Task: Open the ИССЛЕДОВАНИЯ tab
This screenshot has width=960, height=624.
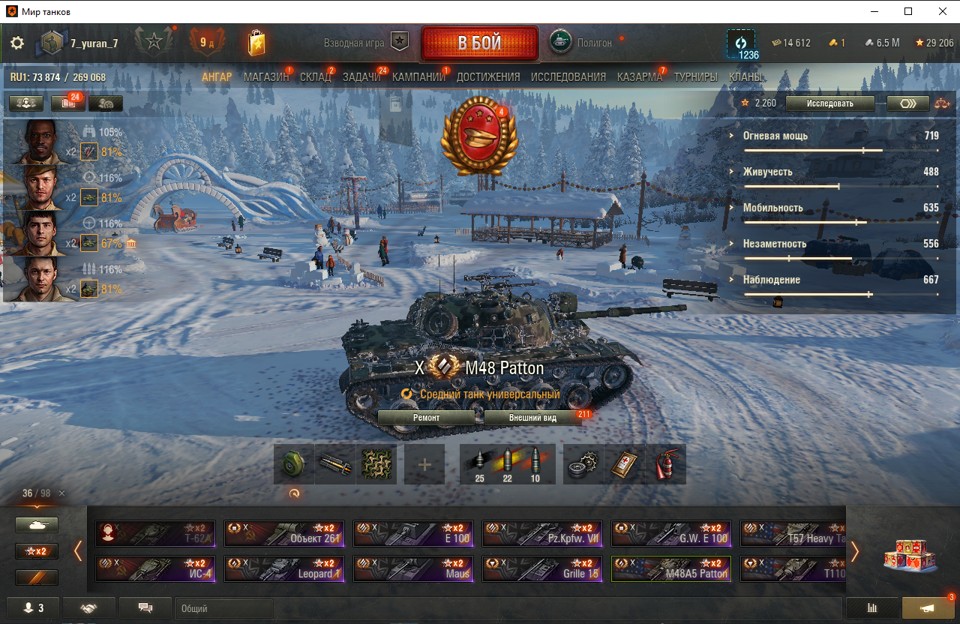Action: 568,77
